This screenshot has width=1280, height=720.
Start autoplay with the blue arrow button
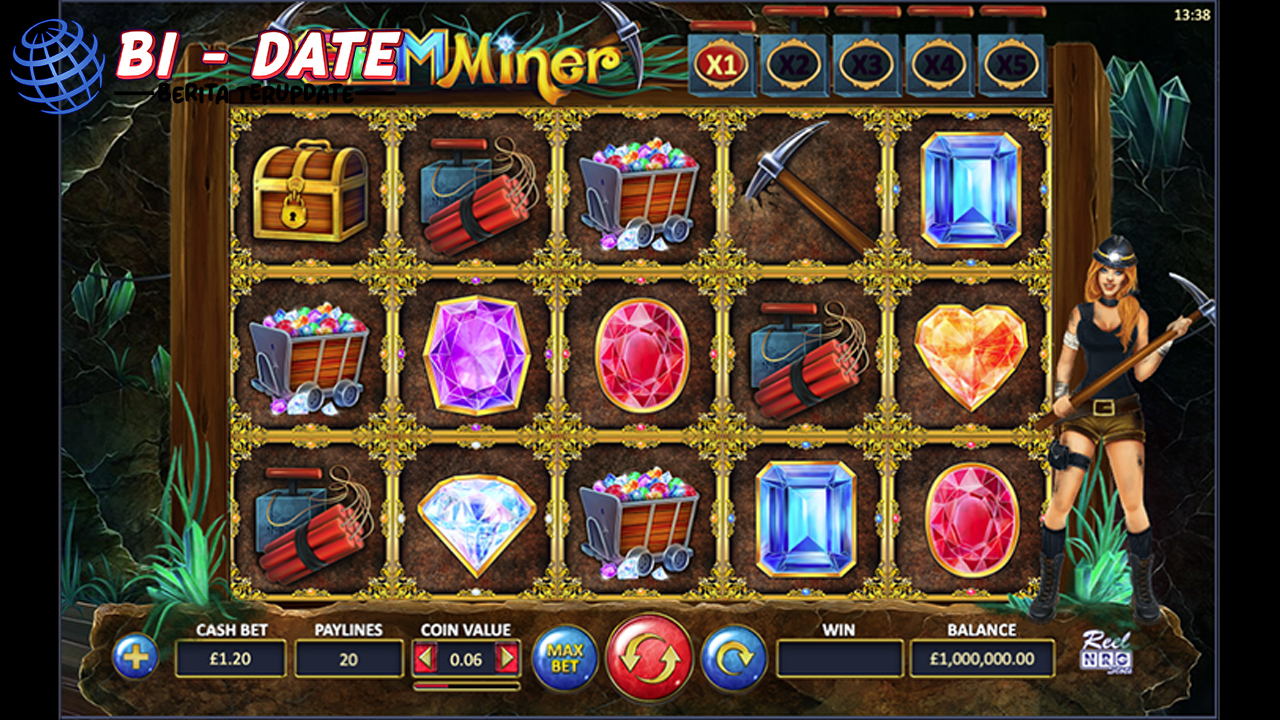coord(734,658)
